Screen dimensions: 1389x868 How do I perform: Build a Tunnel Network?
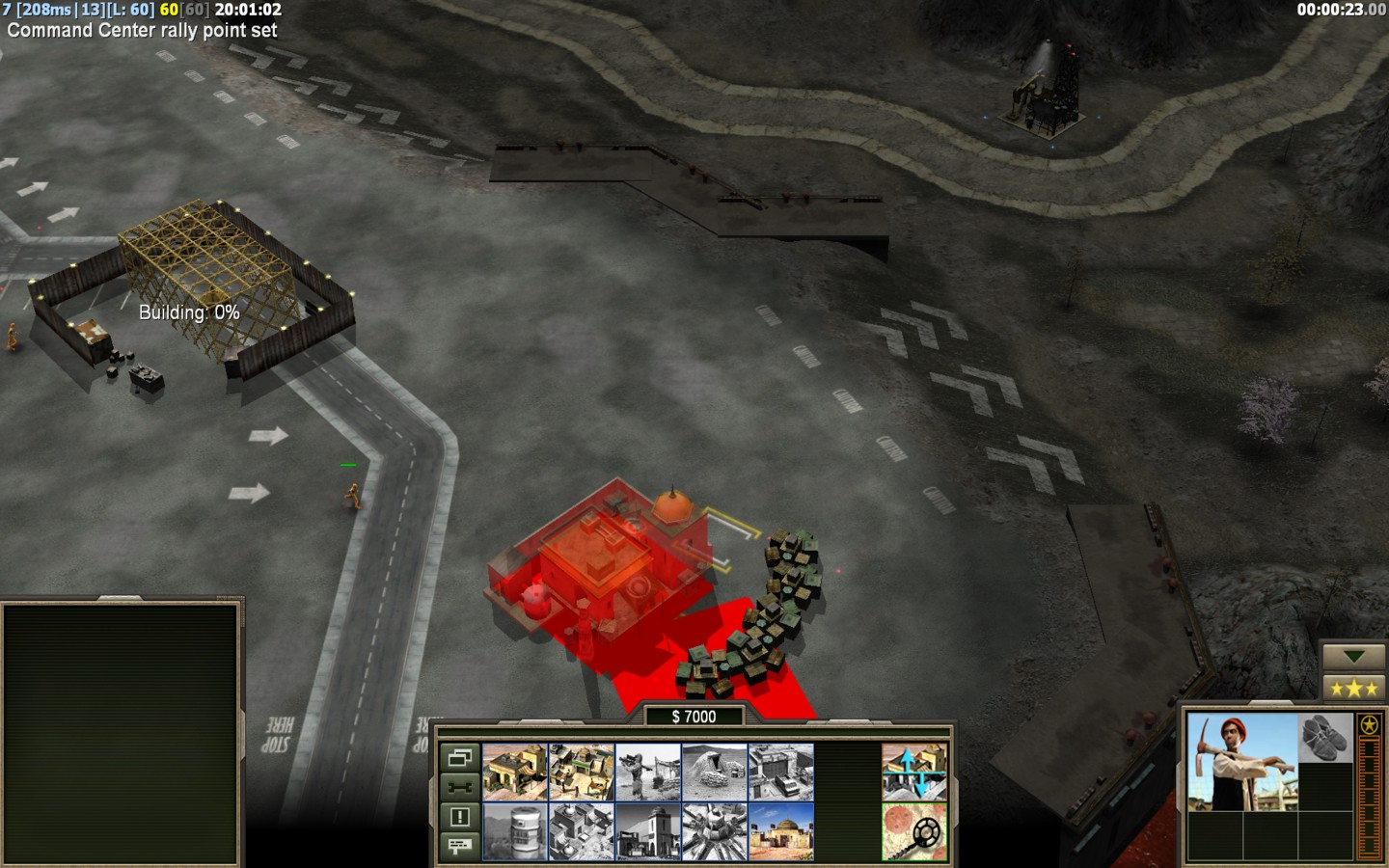coord(714,772)
